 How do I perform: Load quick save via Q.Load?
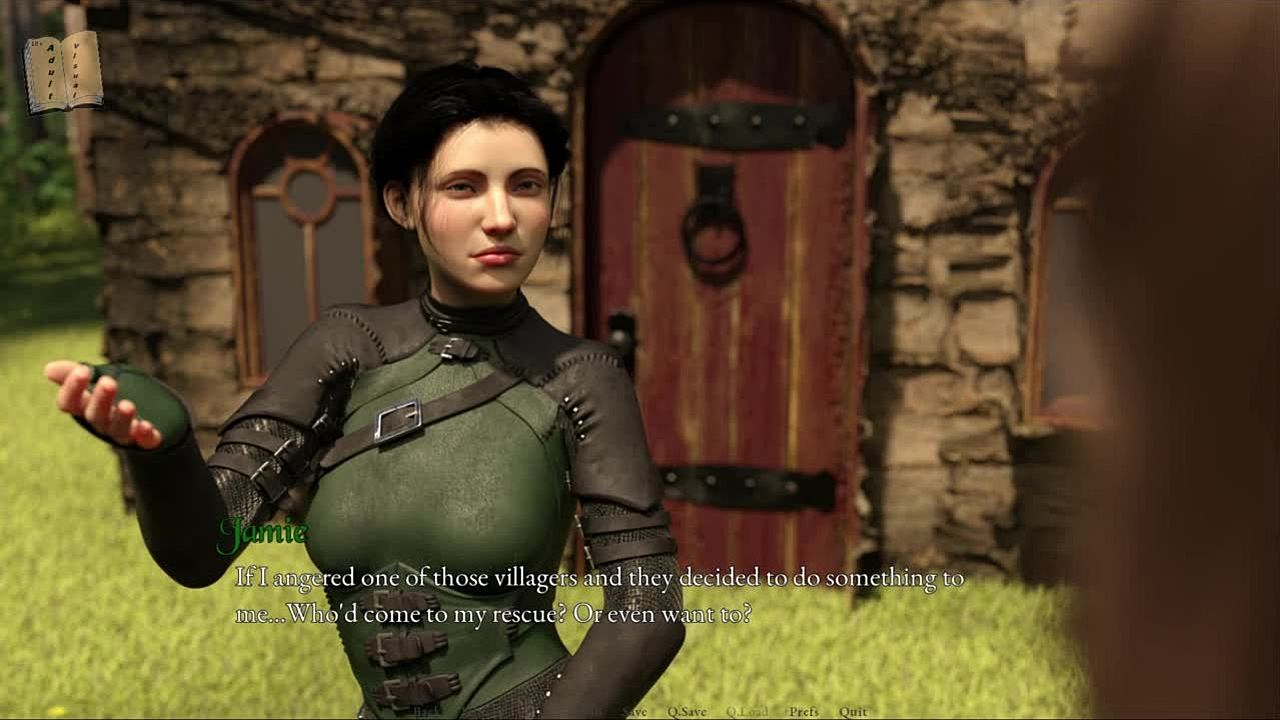coord(747,712)
